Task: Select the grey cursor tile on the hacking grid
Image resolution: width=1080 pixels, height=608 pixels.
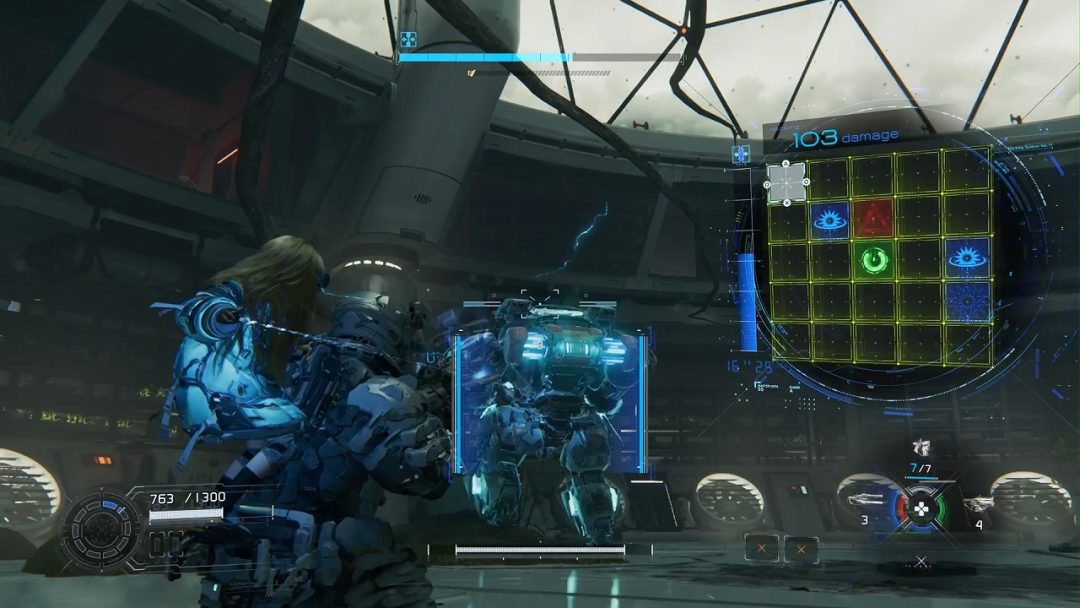Action: (x=786, y=183)
